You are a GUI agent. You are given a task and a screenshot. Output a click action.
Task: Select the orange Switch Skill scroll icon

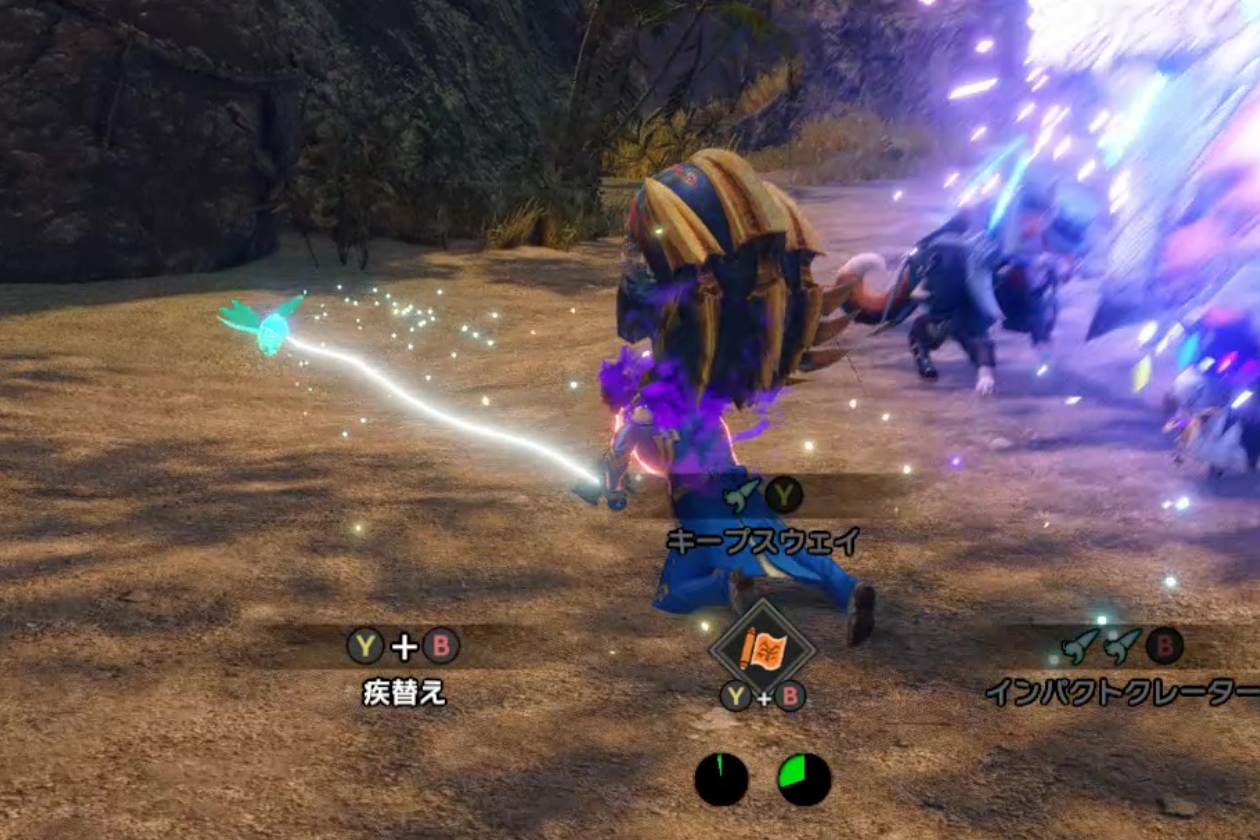point(762,648)
